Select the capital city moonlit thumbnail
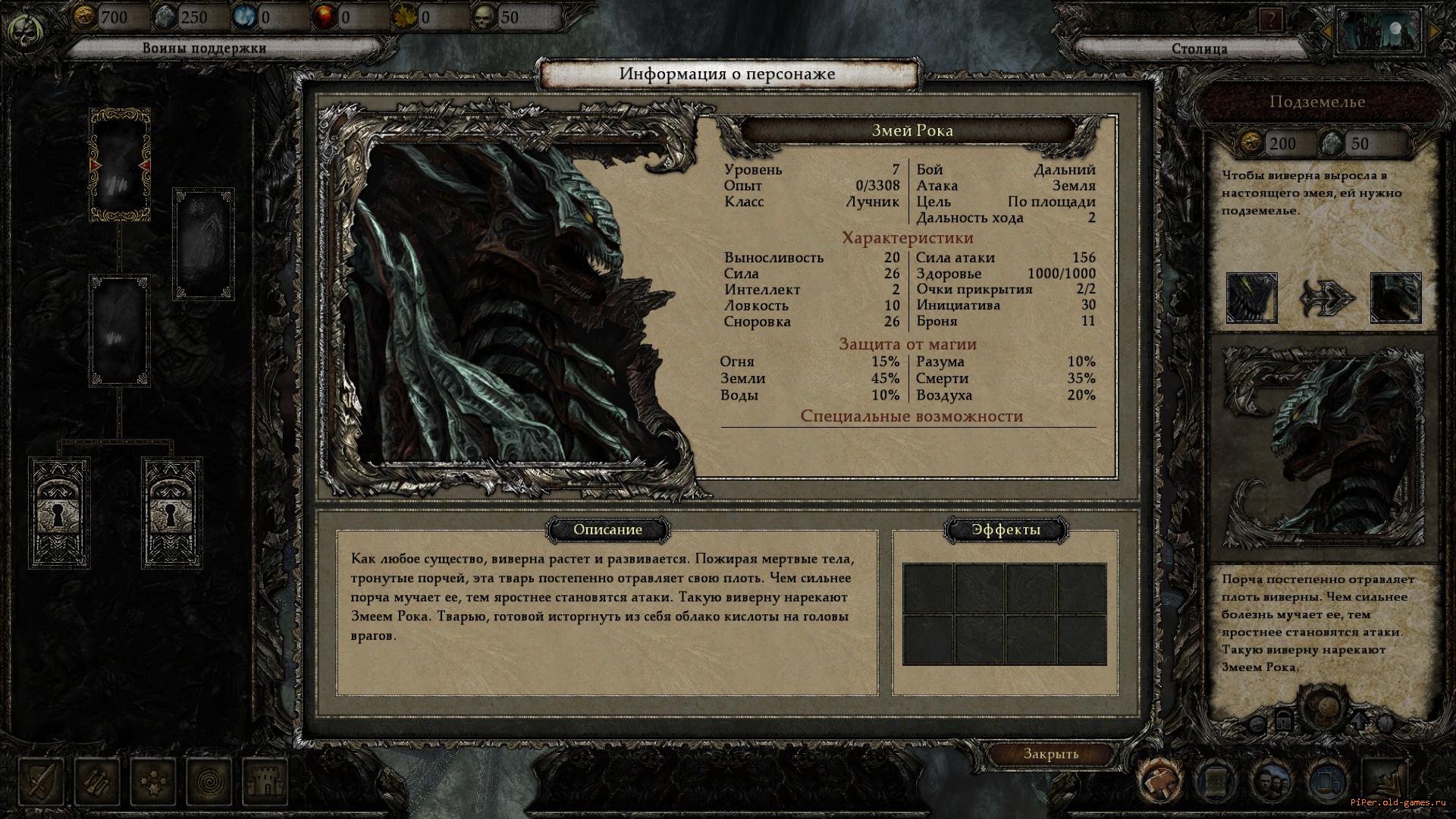 click(1380, 32)
